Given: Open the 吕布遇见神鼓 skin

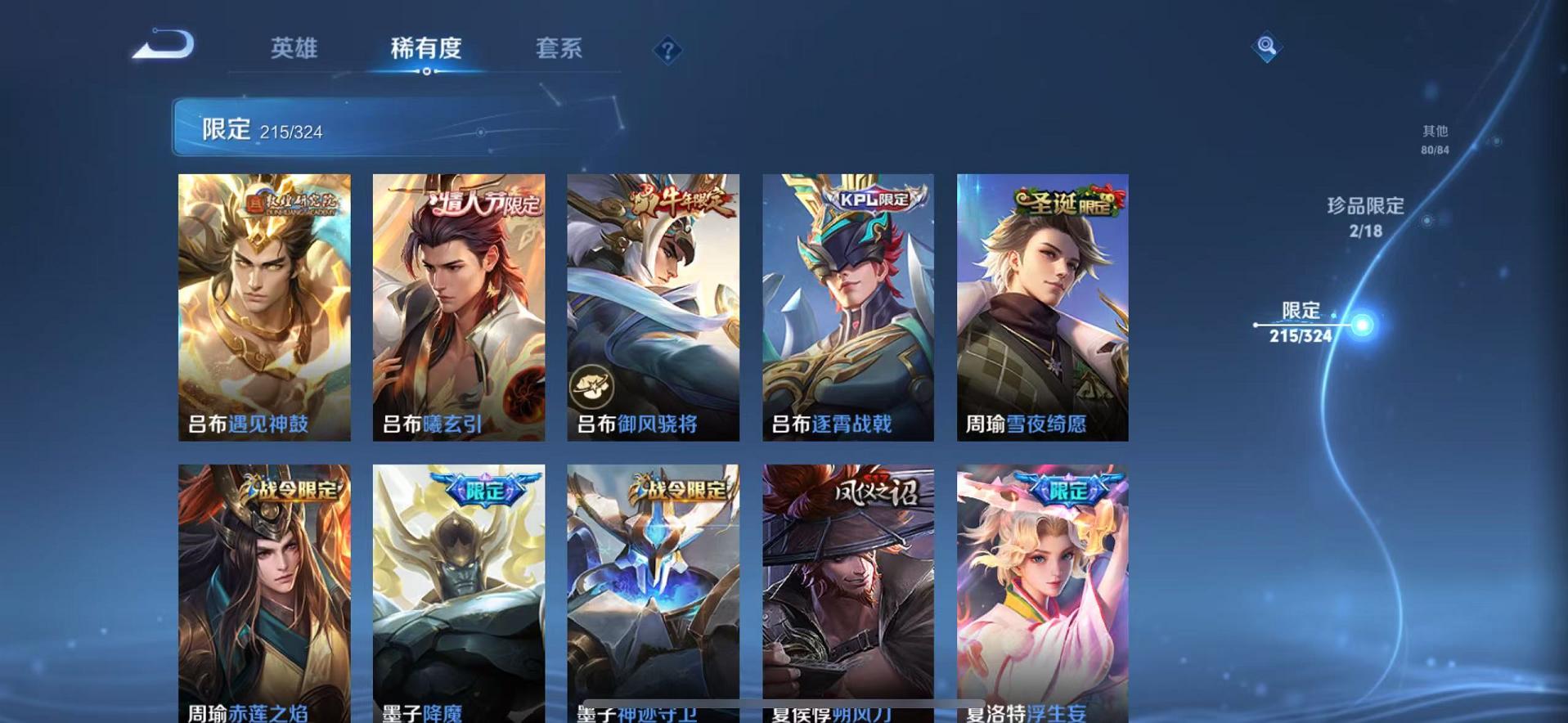Looking at the screenshot, I should click(x=263, y=307).
